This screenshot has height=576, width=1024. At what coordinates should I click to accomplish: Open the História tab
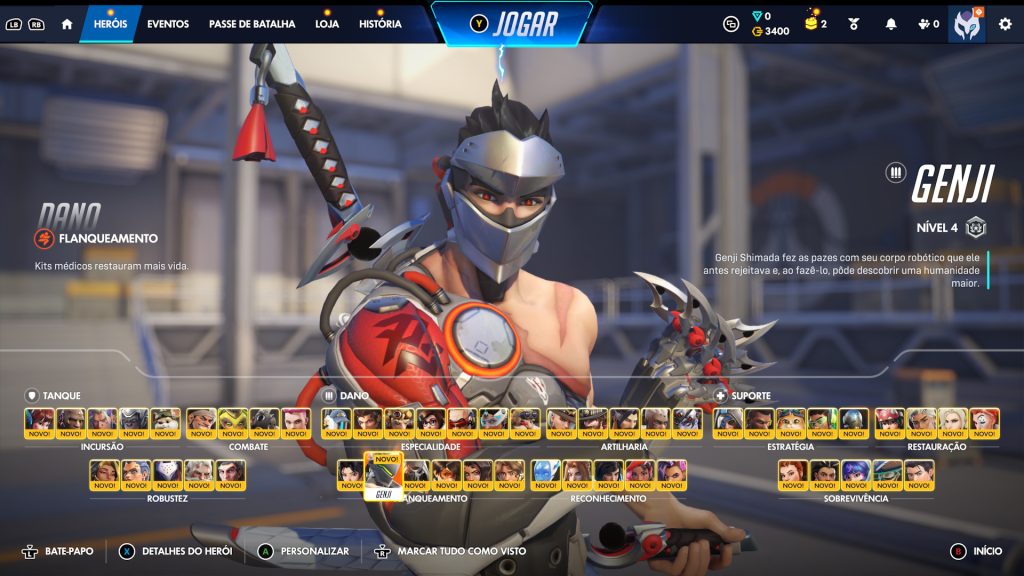tap(380, 24)
